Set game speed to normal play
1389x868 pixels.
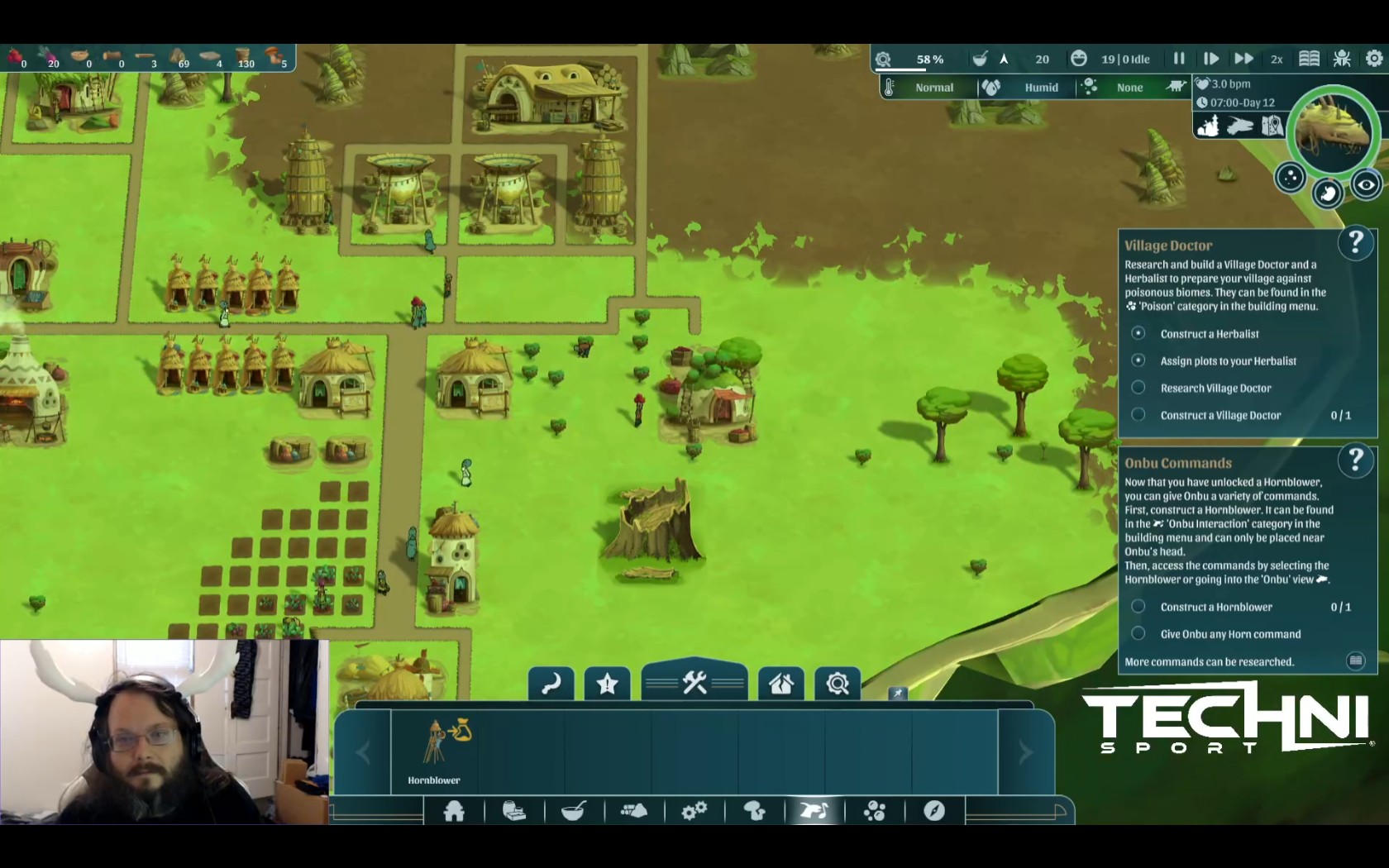pos(1211,59)
